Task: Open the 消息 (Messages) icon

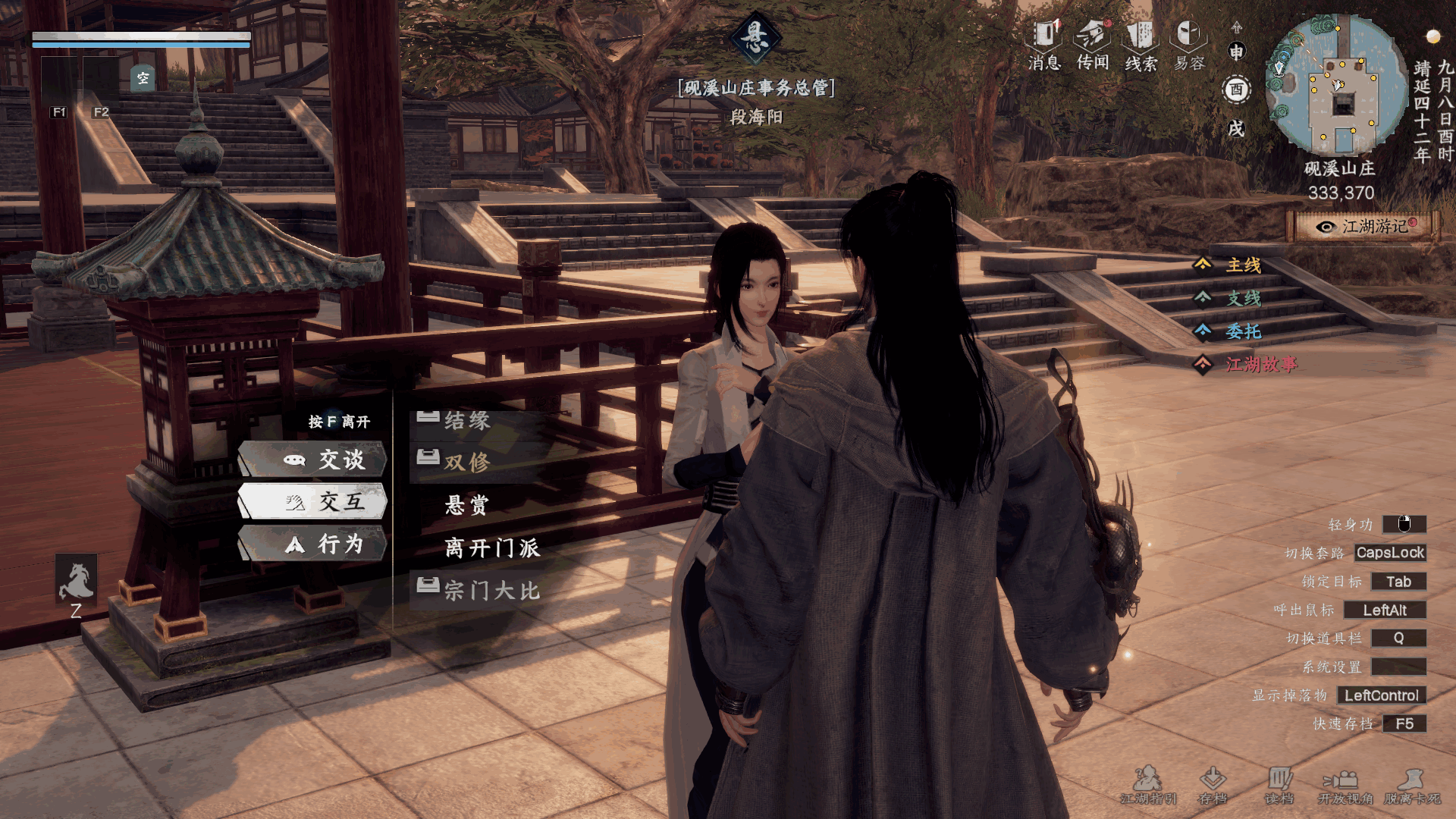Action: 1044,45
